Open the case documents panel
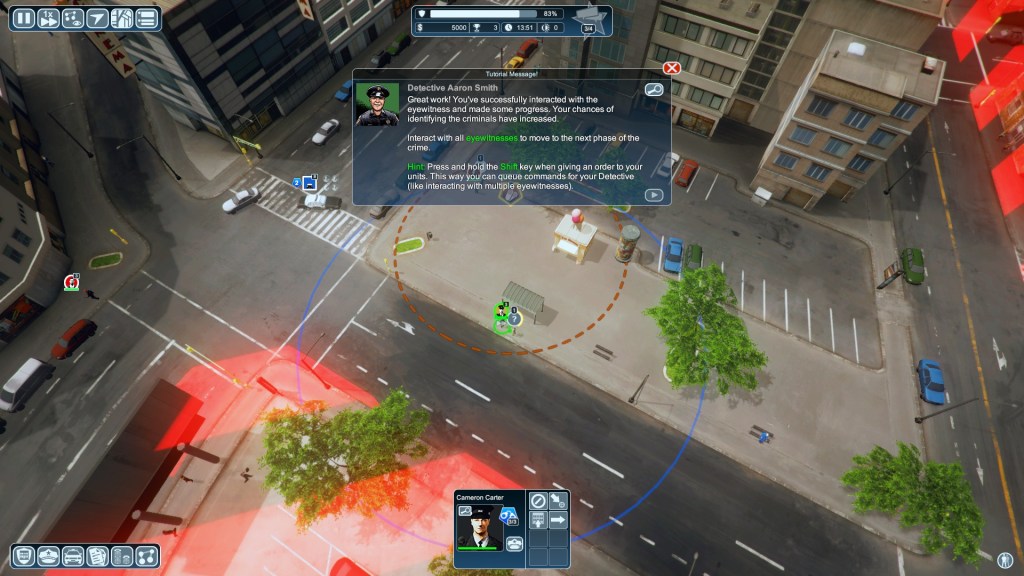This screenshot has width=1024, height=576. point(97,556)
